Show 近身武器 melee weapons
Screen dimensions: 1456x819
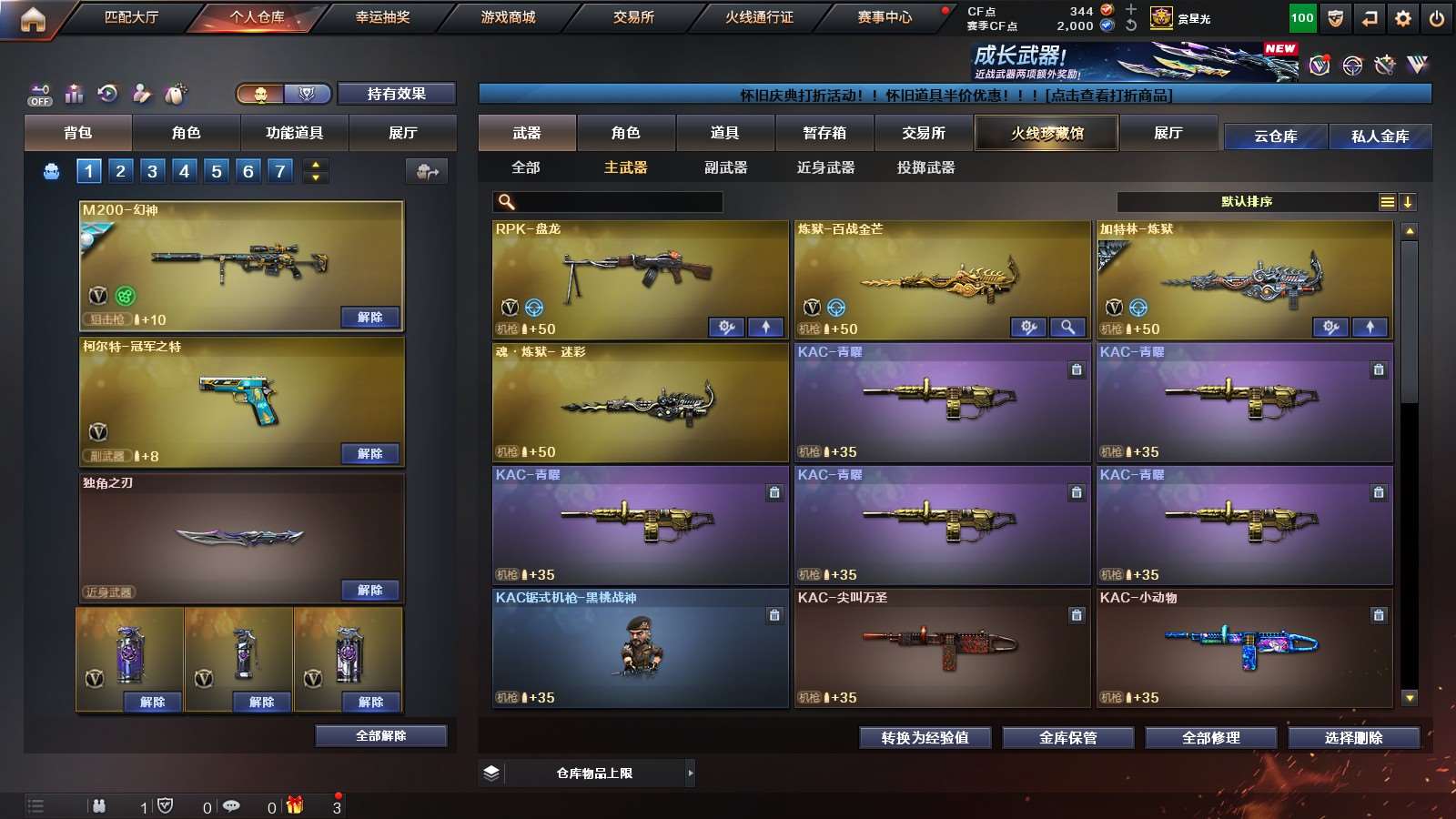point(825,167)
